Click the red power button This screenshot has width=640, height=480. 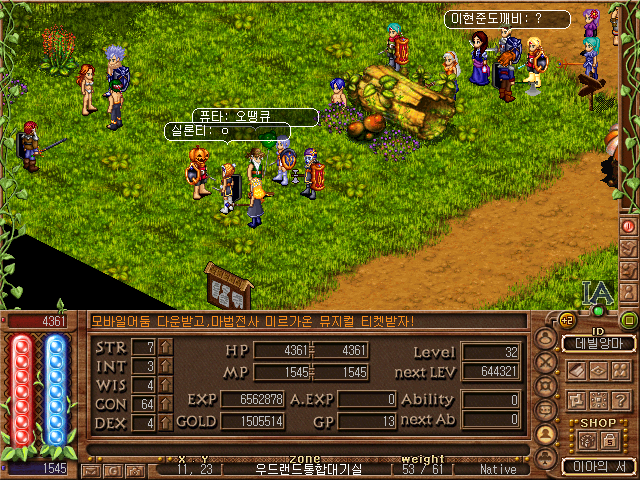point(628,225)
